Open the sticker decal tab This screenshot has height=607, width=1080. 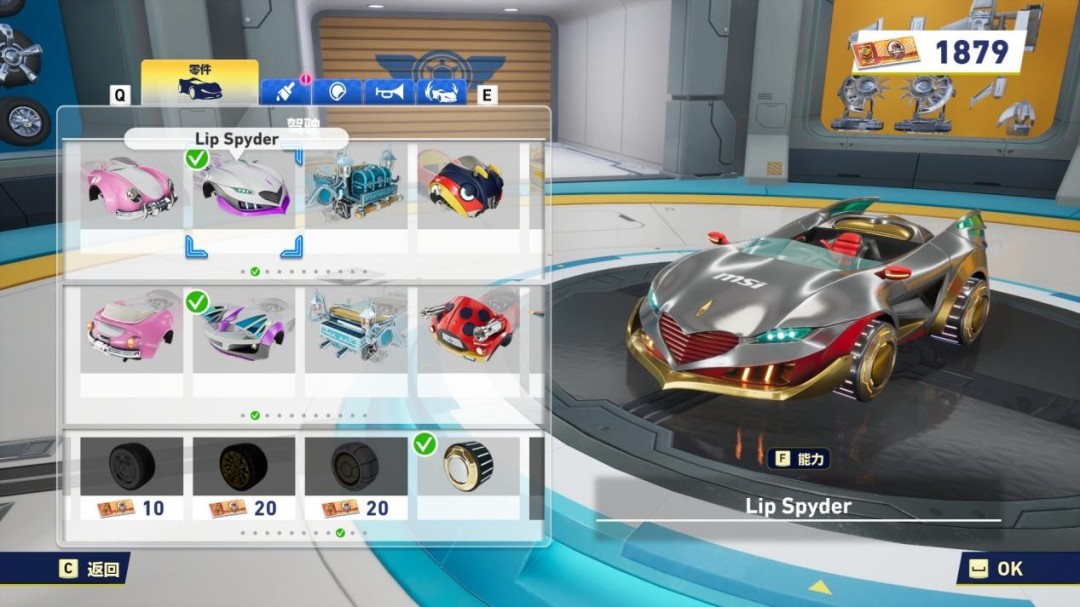(337, 92)
